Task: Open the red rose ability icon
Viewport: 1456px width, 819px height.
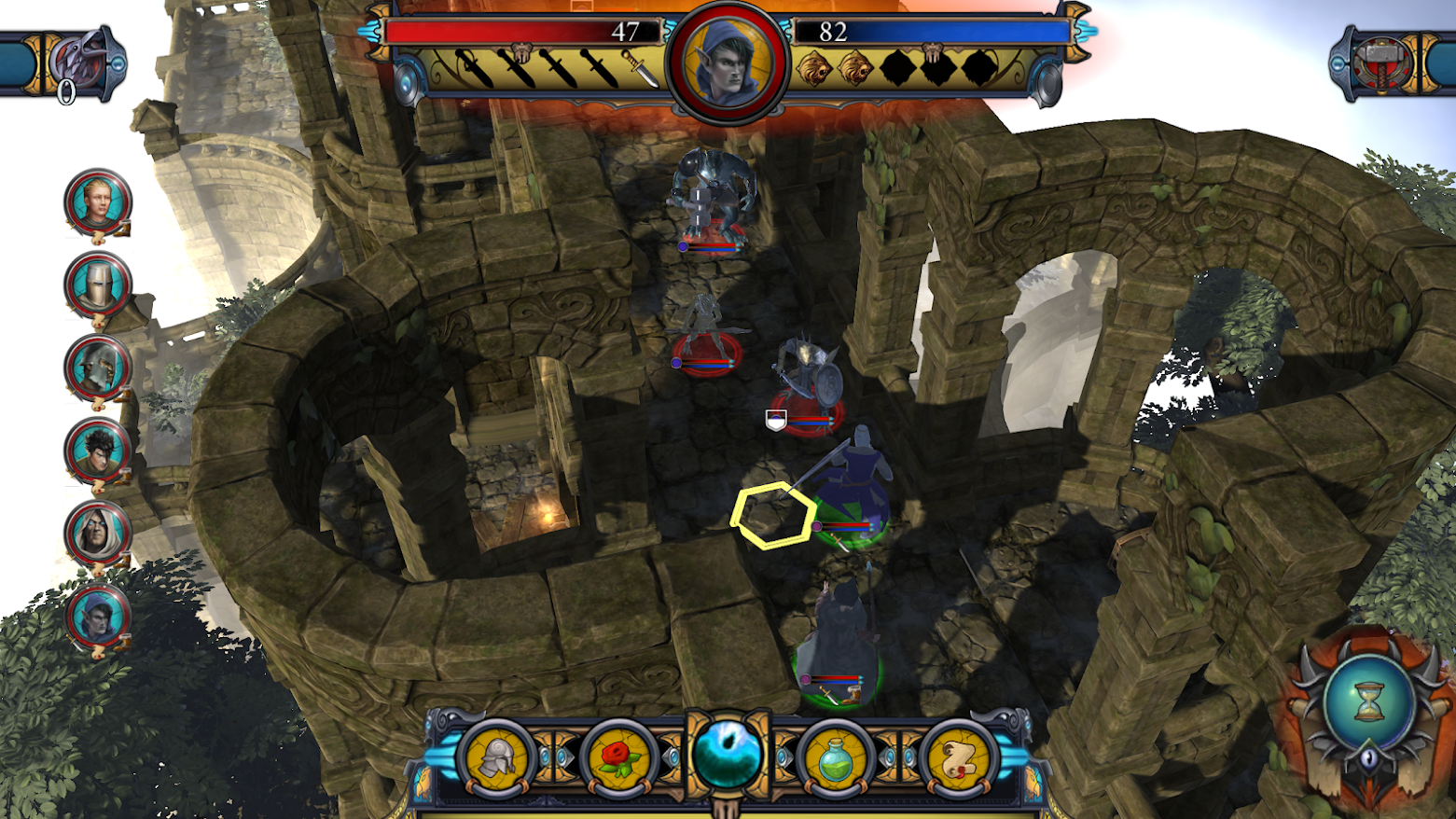Action: [617, 757]
